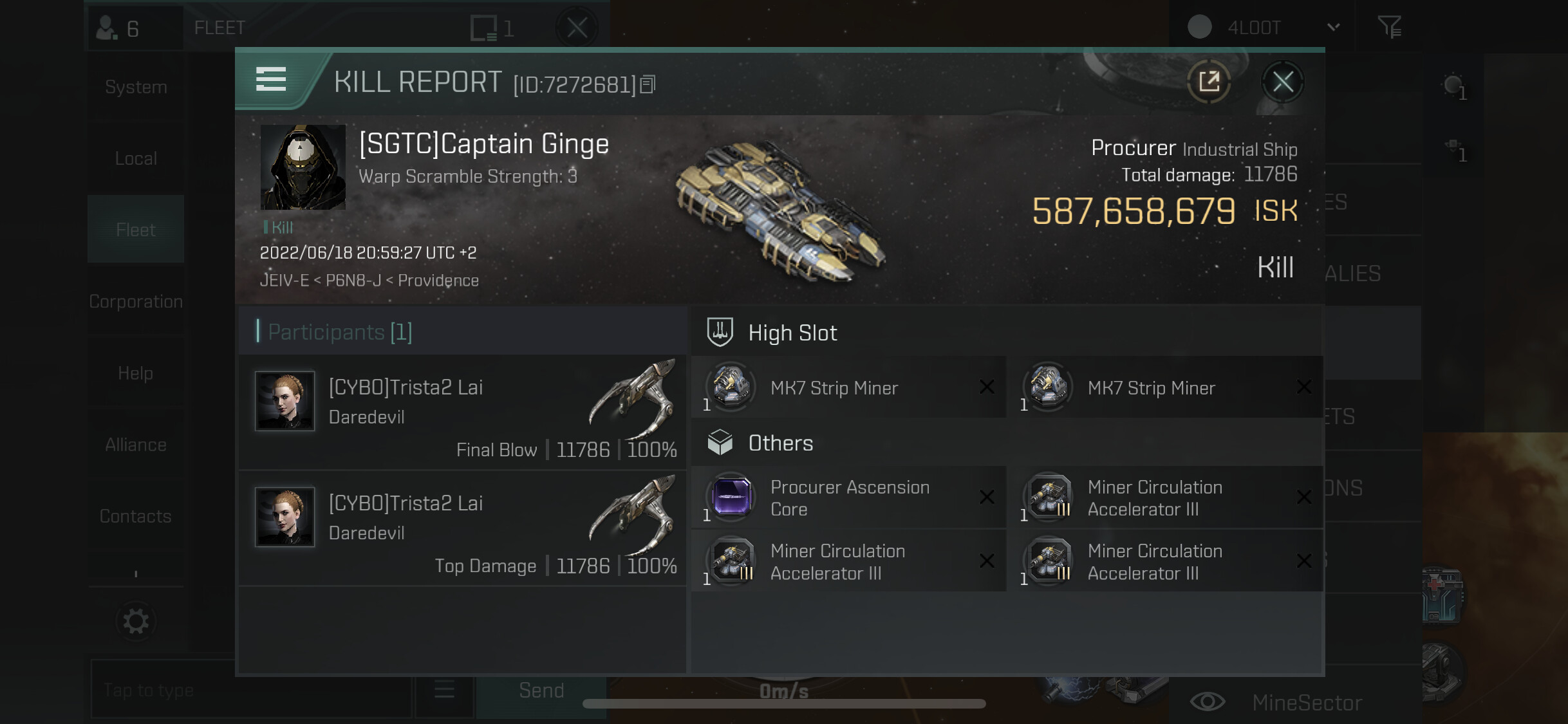The image size is (1568, 724).
Task: Open the Kill Report hamburger menu
Action: pyautogui.click(x=271, y=79)
